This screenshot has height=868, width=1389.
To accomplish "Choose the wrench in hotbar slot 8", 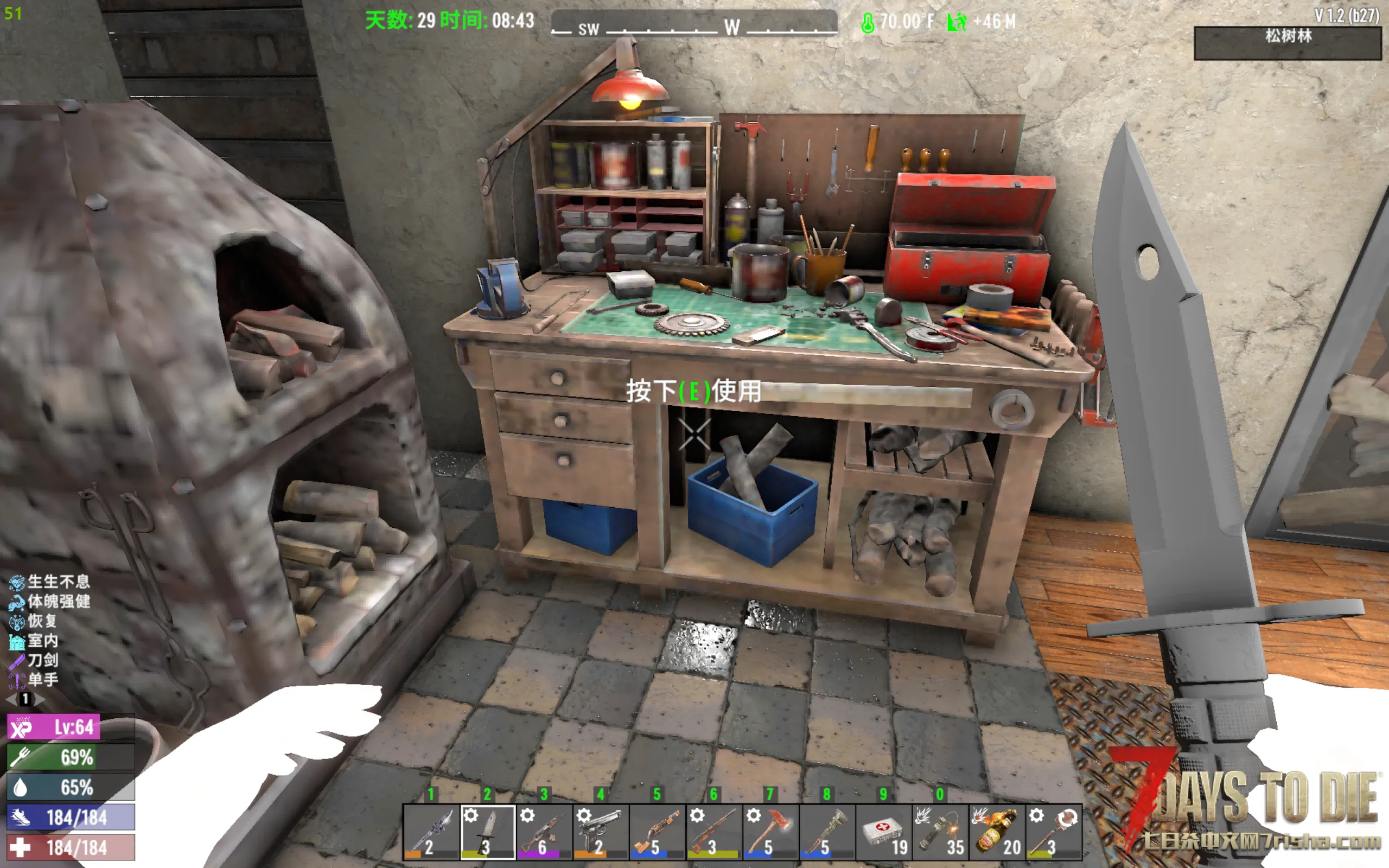I will (x=826, y=832).
